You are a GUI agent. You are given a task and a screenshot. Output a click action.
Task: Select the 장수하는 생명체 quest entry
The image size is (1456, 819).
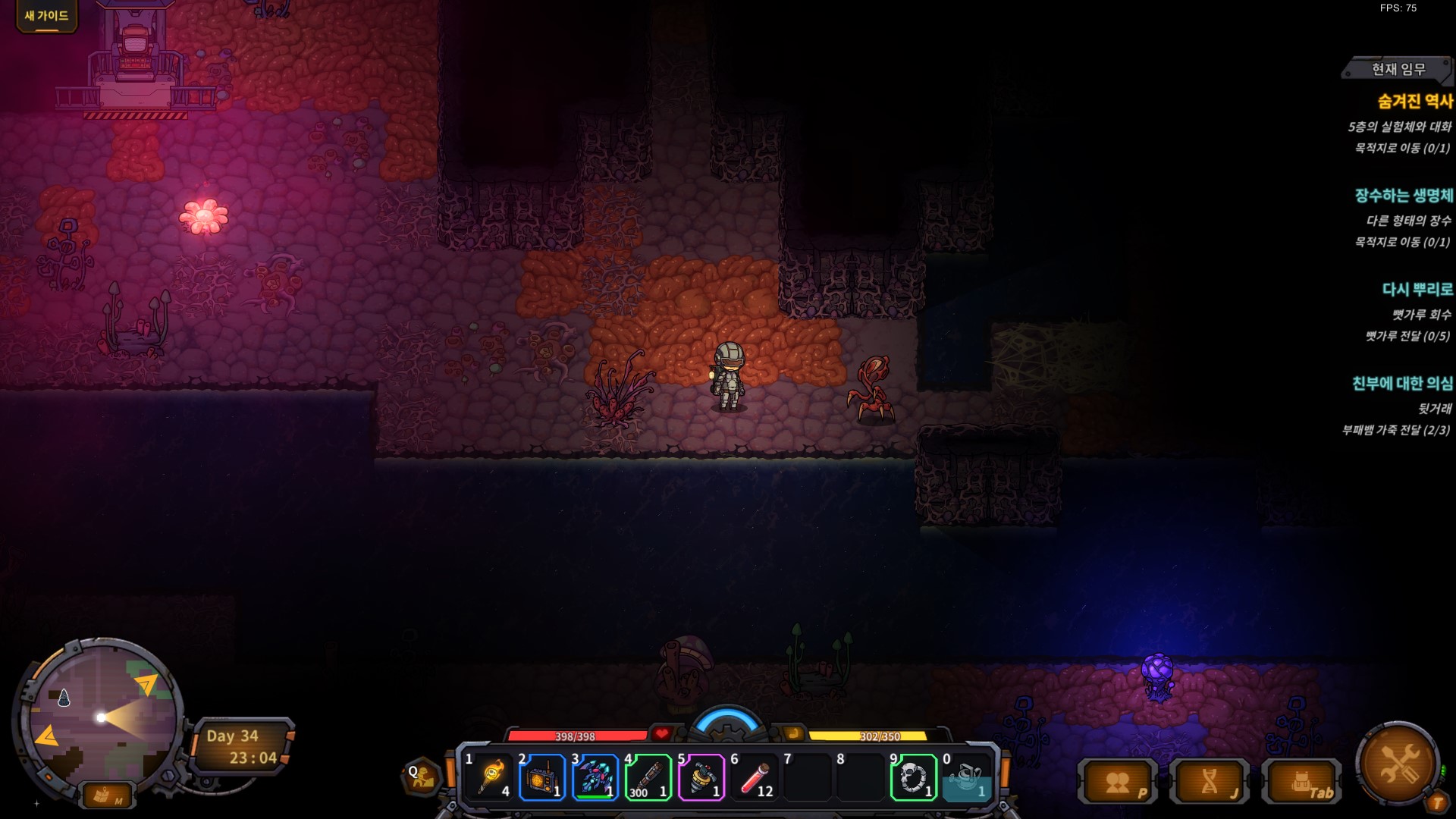(x=1404, y=196)
